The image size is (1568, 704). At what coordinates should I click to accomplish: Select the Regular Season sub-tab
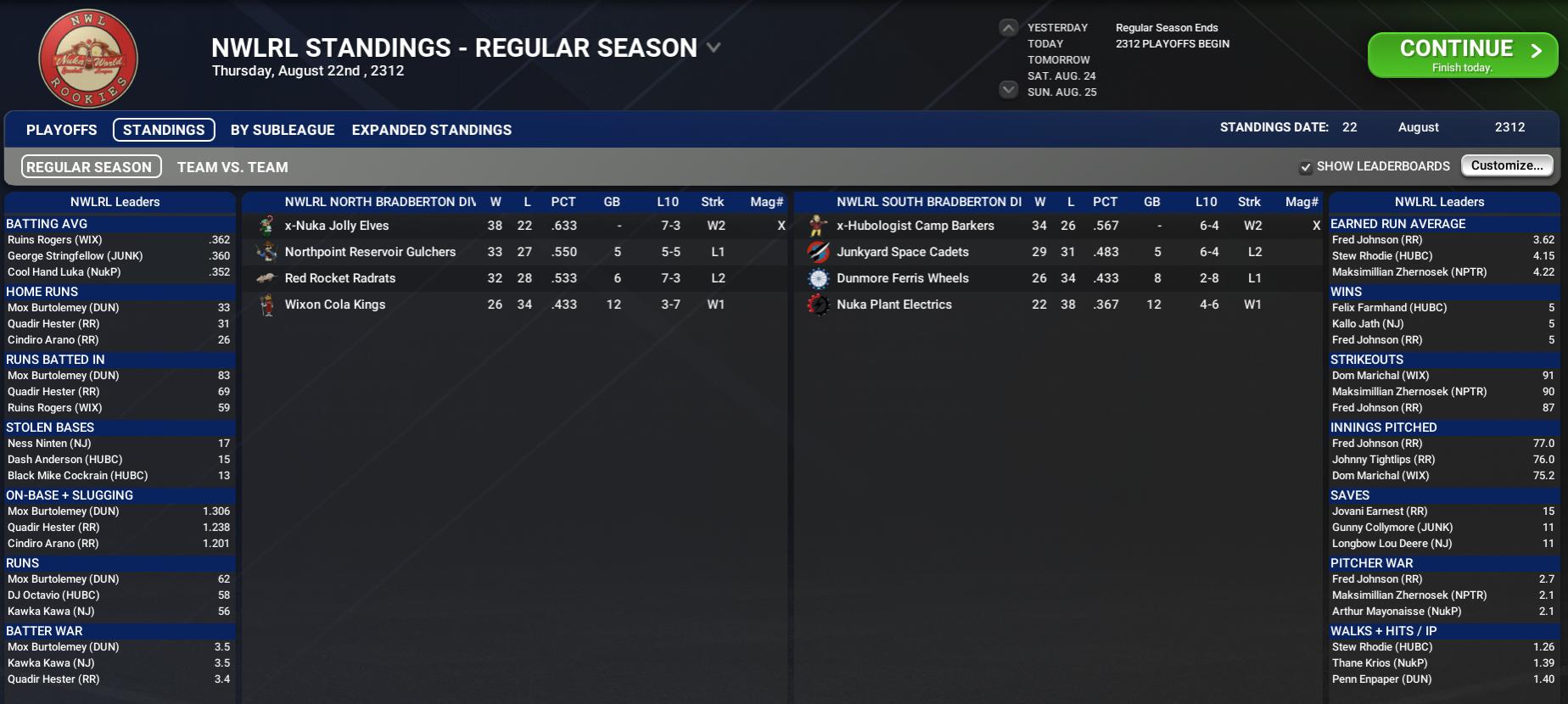89,167
